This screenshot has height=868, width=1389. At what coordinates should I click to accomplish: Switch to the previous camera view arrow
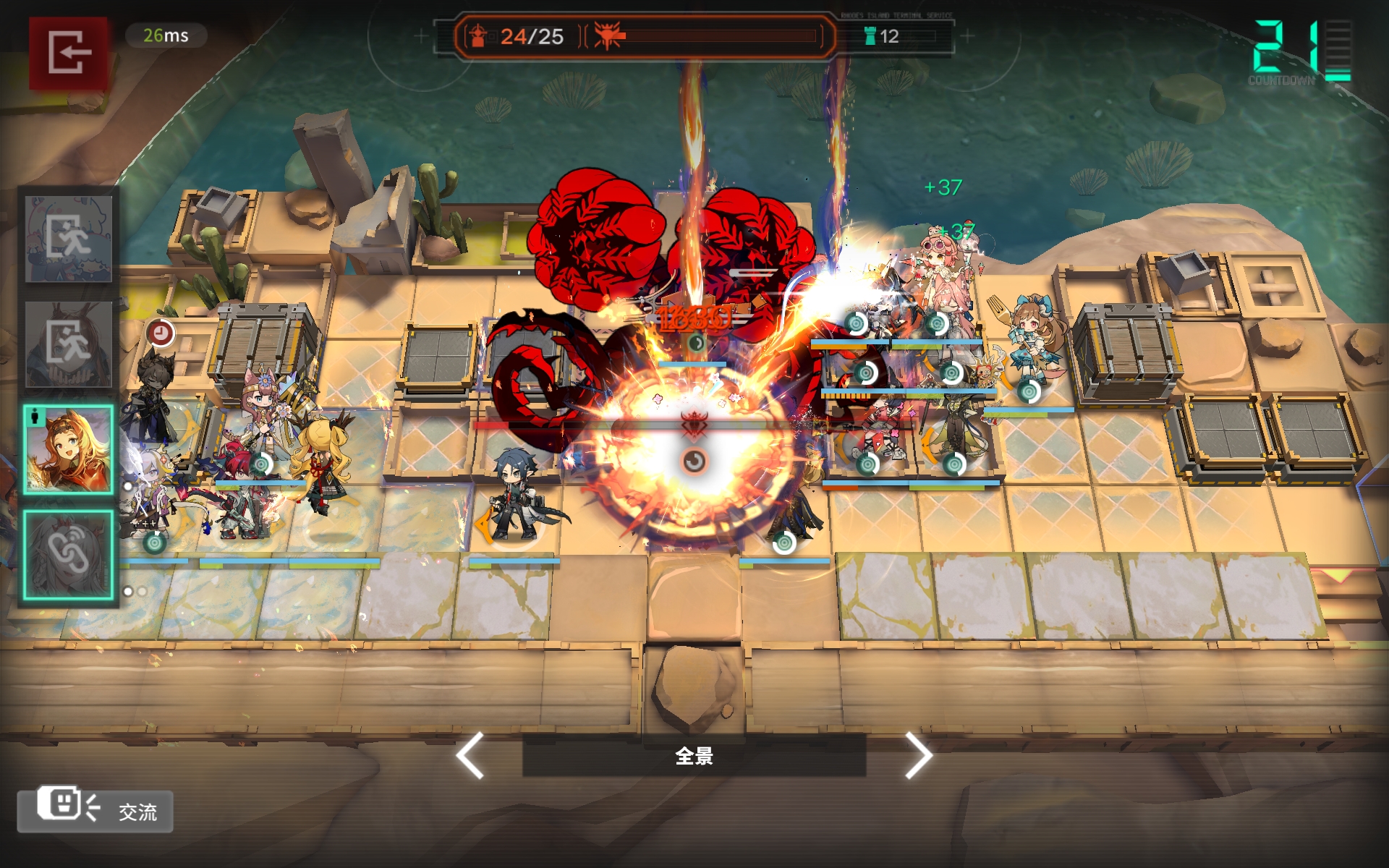(470, 756)
